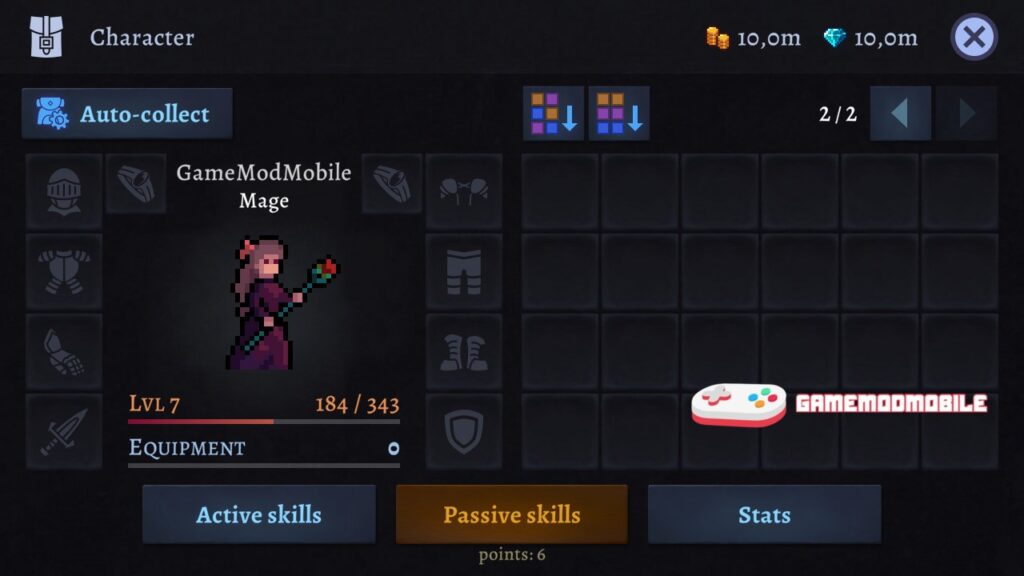Click the gold coins currency icon

pos(717,38)
